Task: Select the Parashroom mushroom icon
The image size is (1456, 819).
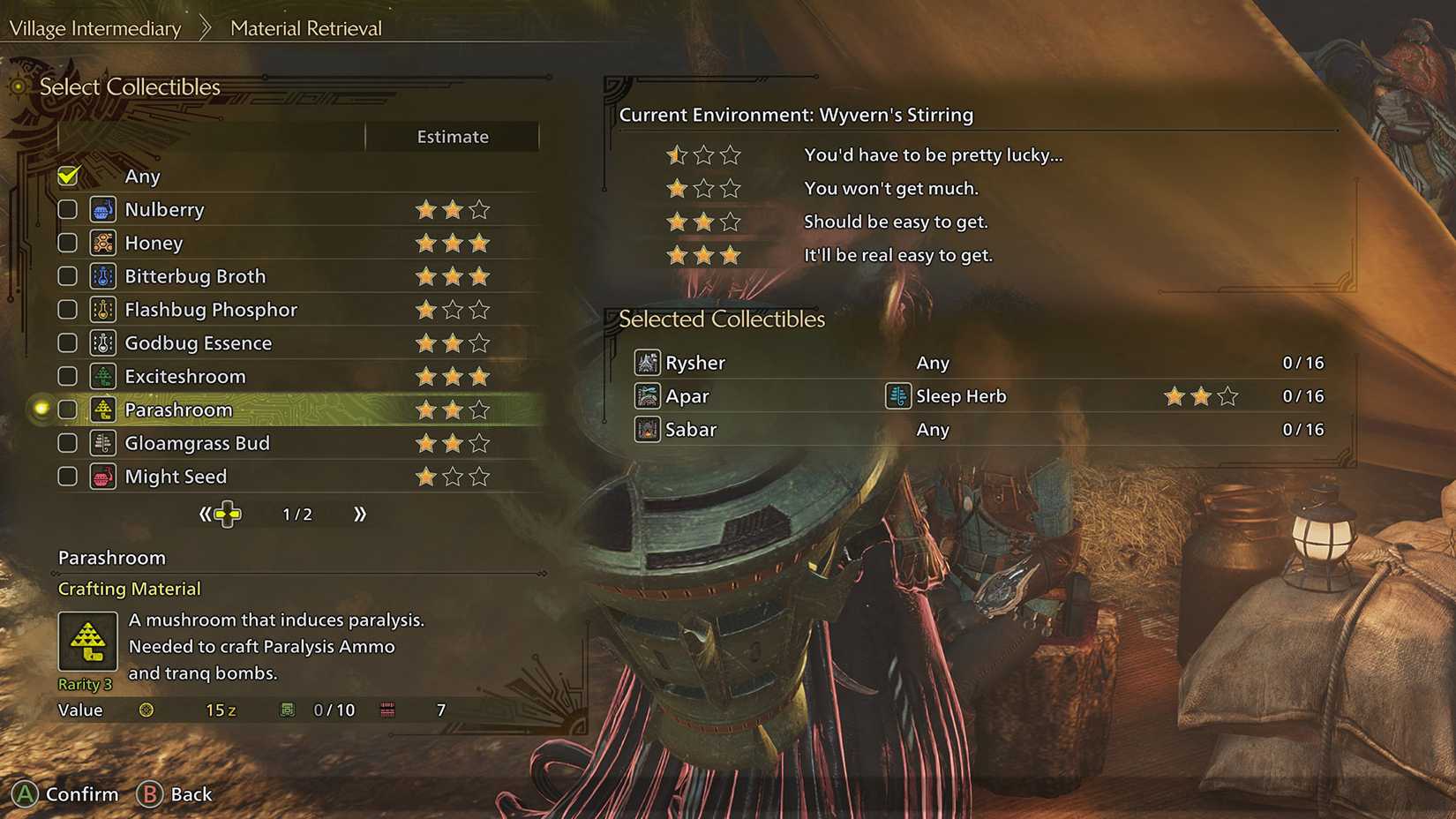Action: point(103,409)
